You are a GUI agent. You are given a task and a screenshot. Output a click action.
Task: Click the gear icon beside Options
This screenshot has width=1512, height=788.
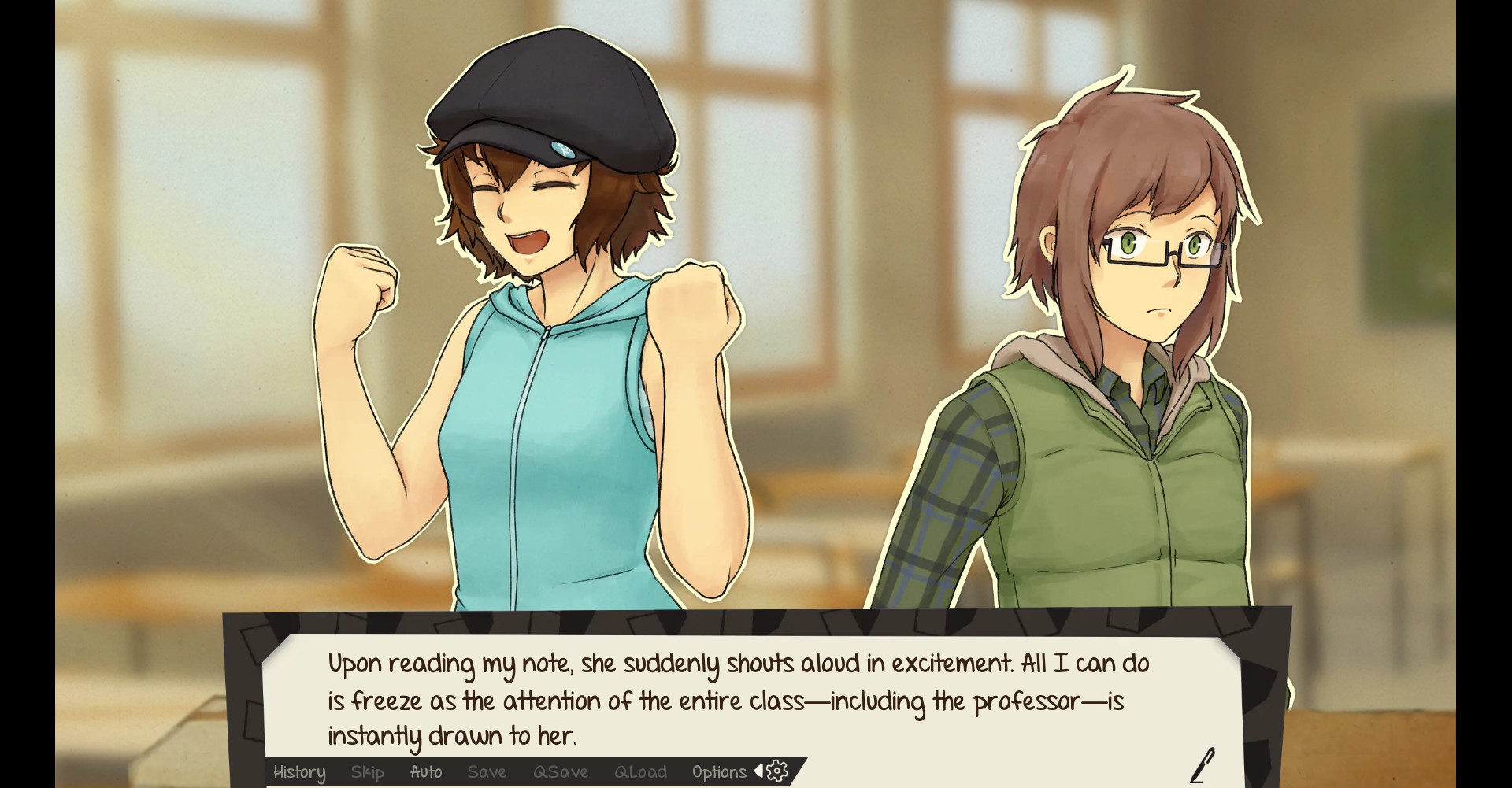click(x=776, y=771)
